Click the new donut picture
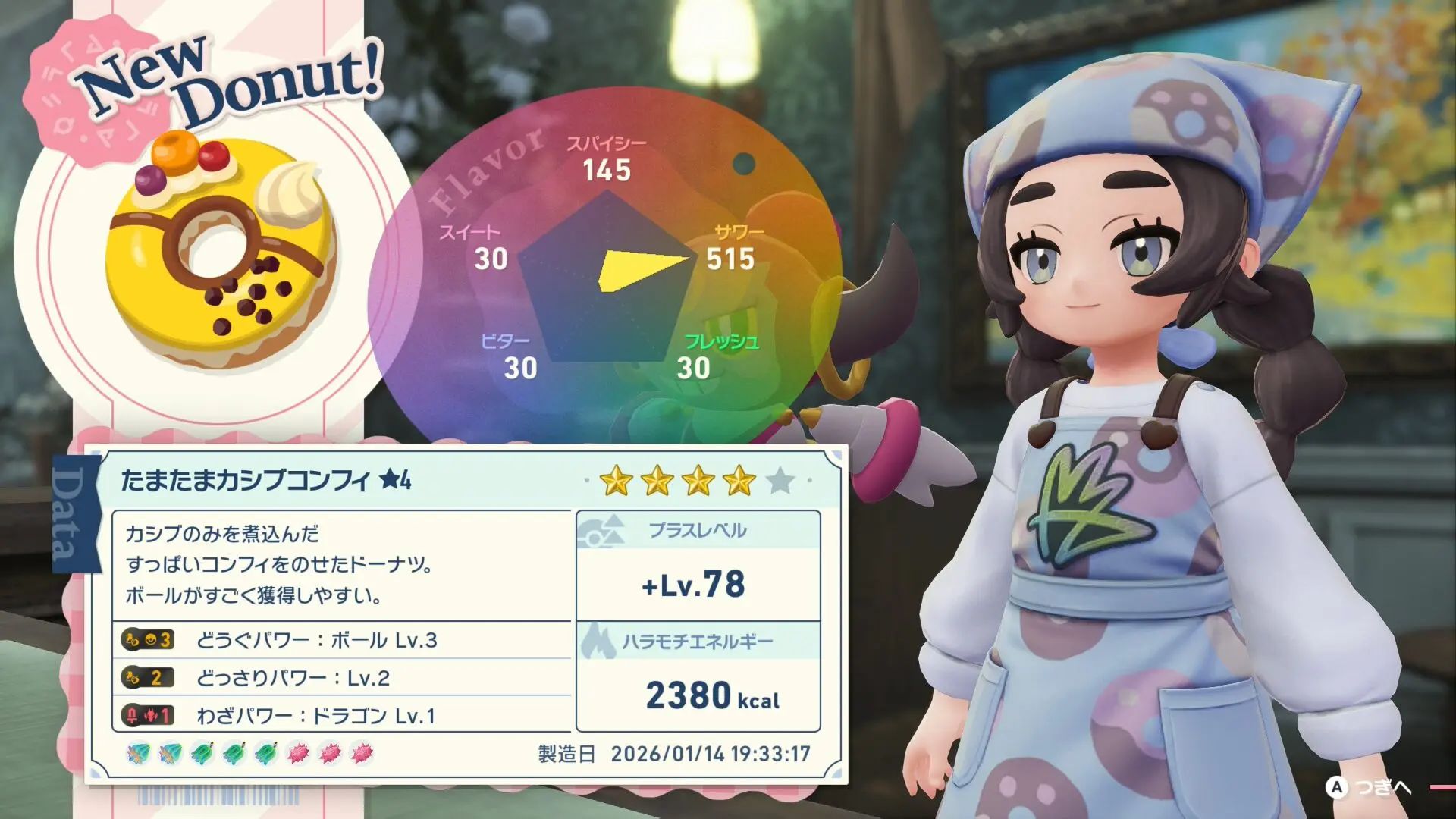This screenshot has width=1456, height=819. [220, 250]
